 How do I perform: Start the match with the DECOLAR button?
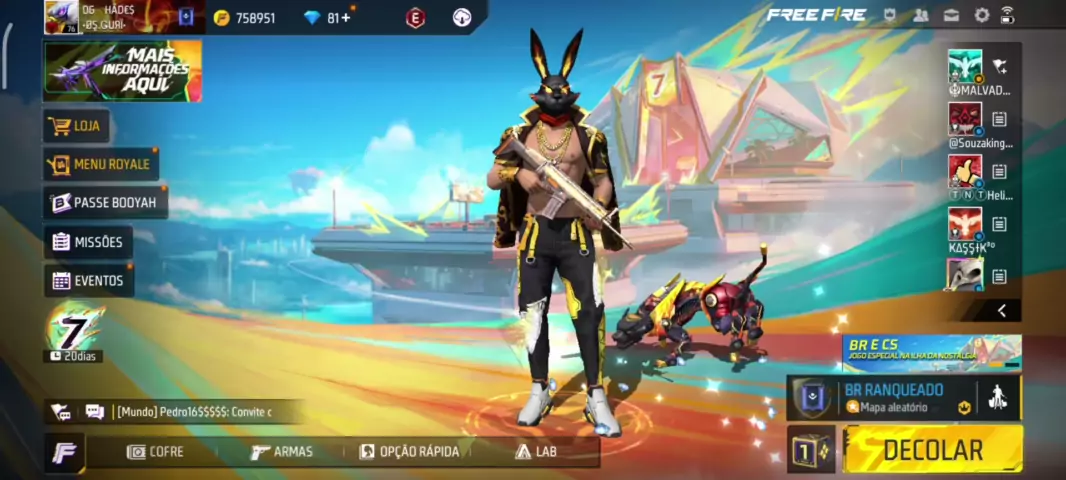[932, 449]
